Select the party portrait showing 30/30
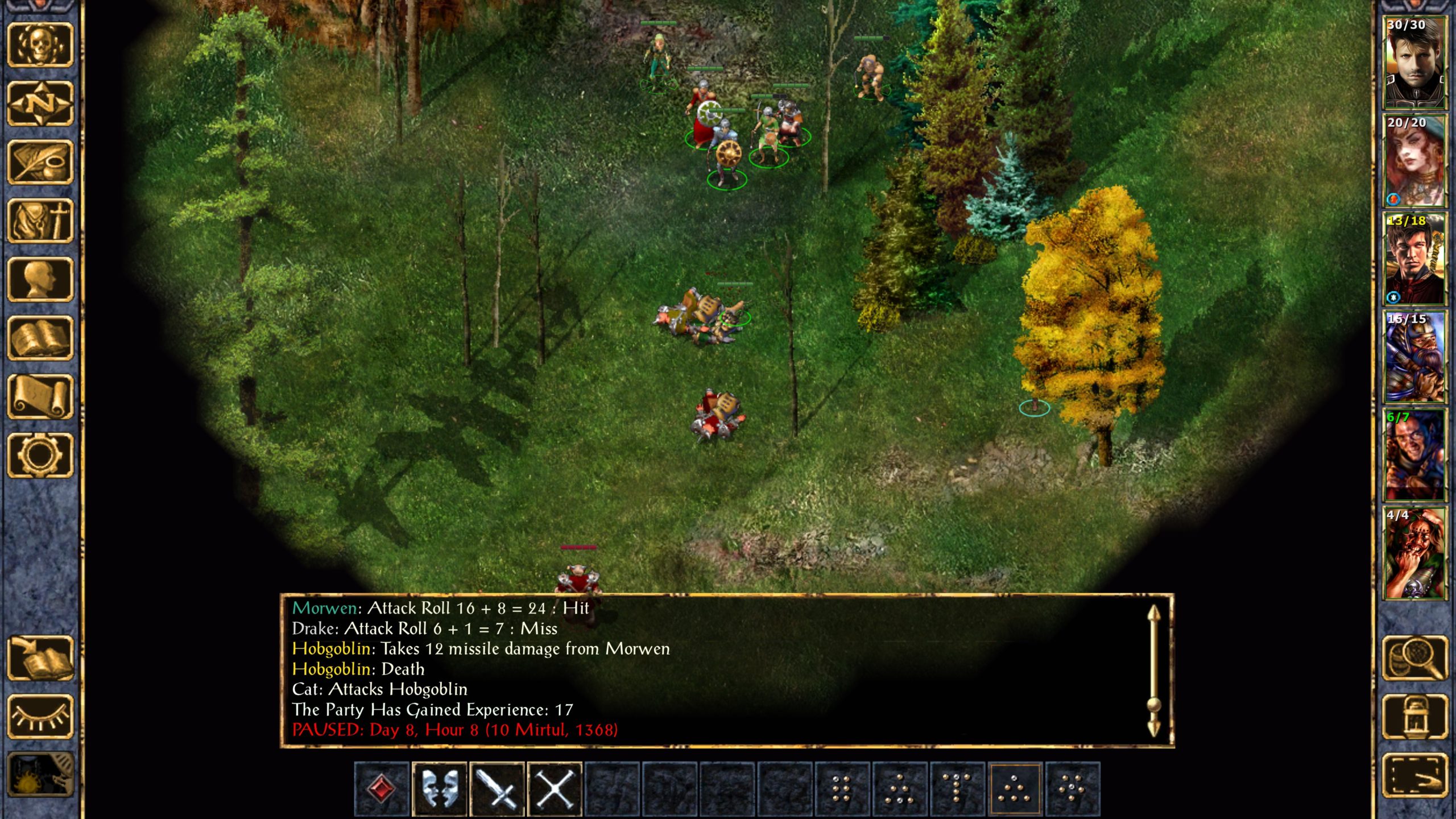Image resolution: width=1456 pixels, height=819 pixels. click(1414, 63)
